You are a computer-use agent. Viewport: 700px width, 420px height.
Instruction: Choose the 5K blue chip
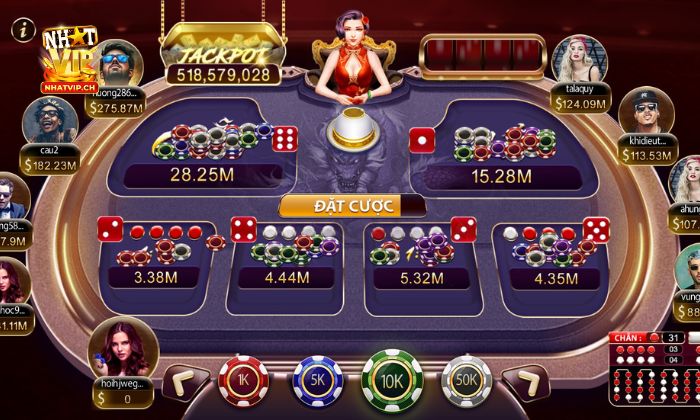[x=315, y=381]
